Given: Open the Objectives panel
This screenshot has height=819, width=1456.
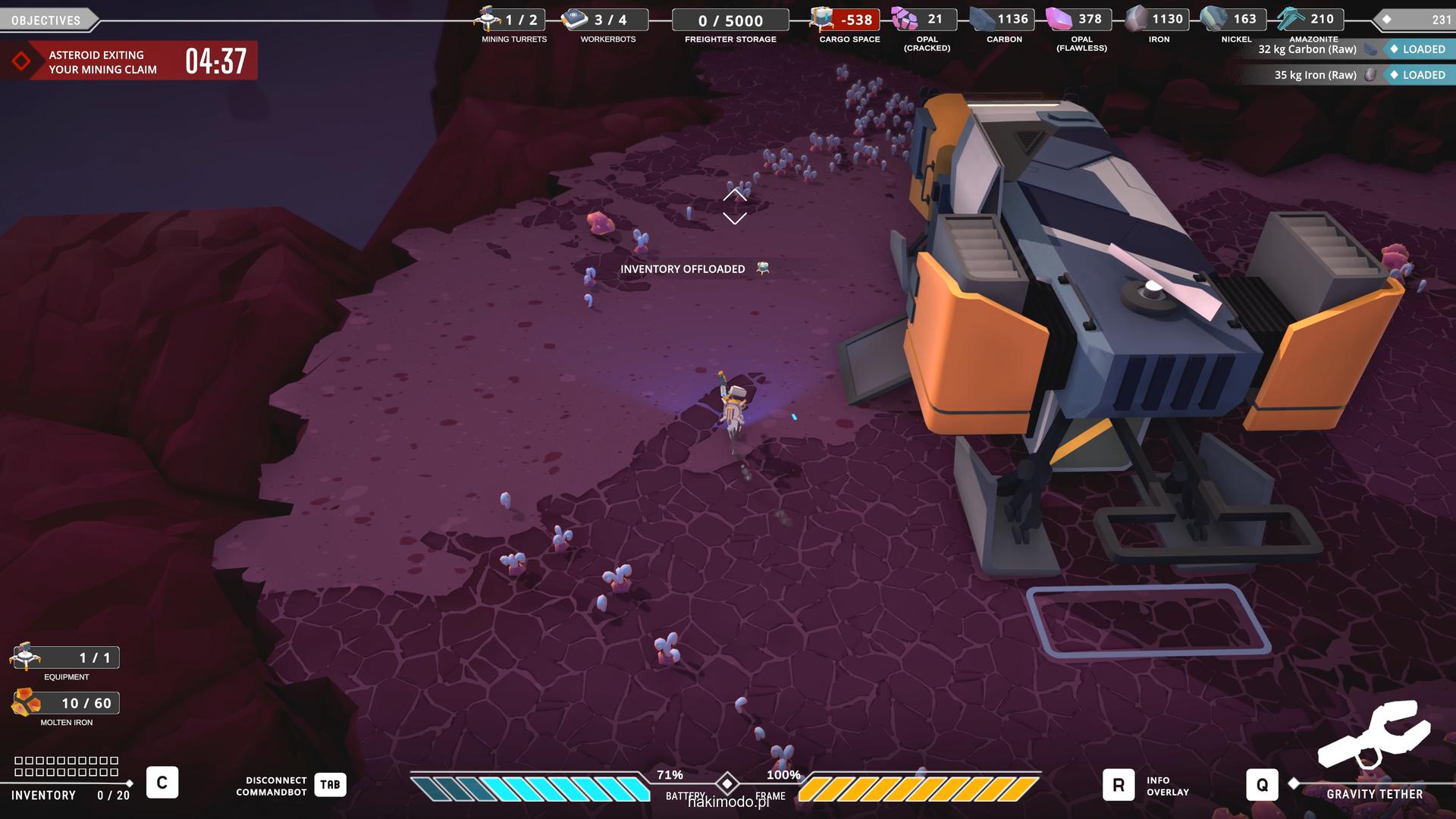Looking at the screenshot, I should [47, 20].
